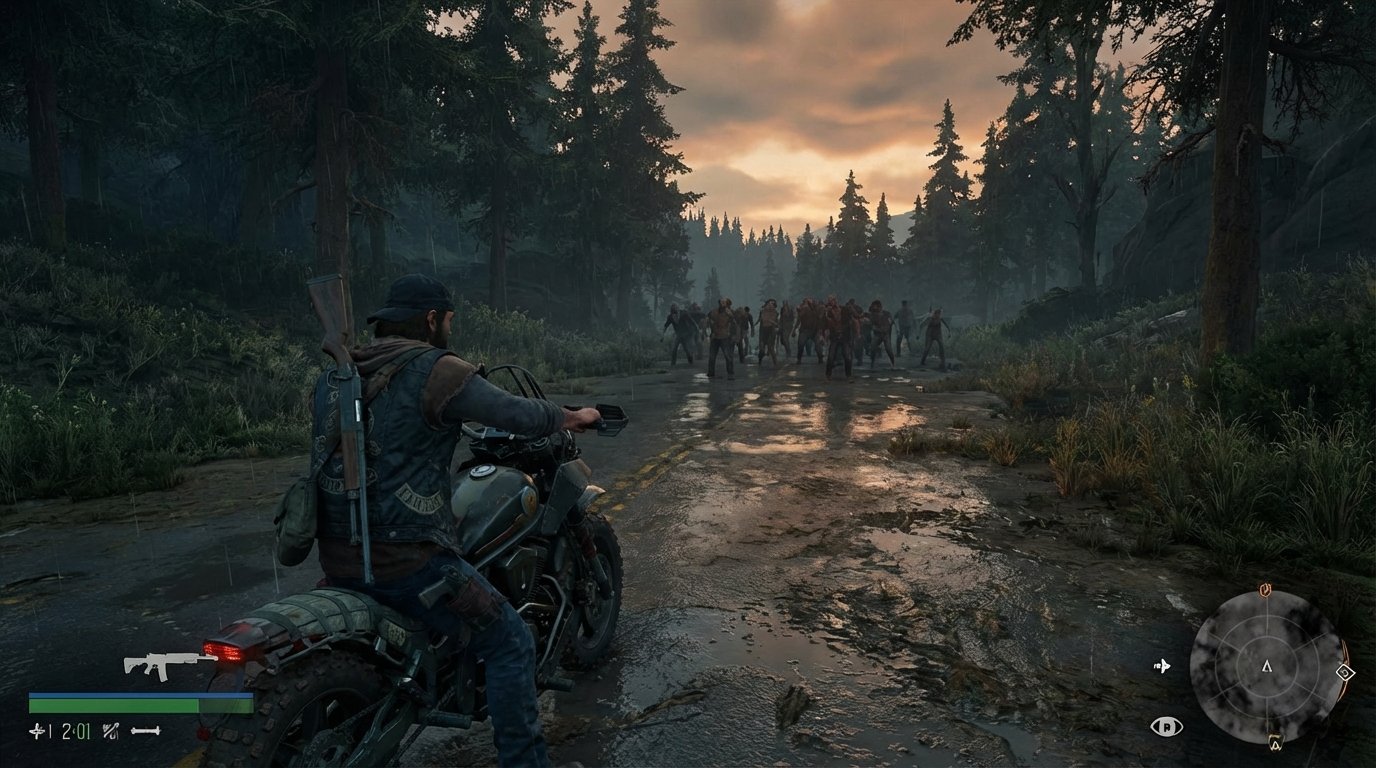This screenshot has height=768, width=1376.
Task: Click the white arrow indicator beside the minimap
Action: pos(1163,667)
